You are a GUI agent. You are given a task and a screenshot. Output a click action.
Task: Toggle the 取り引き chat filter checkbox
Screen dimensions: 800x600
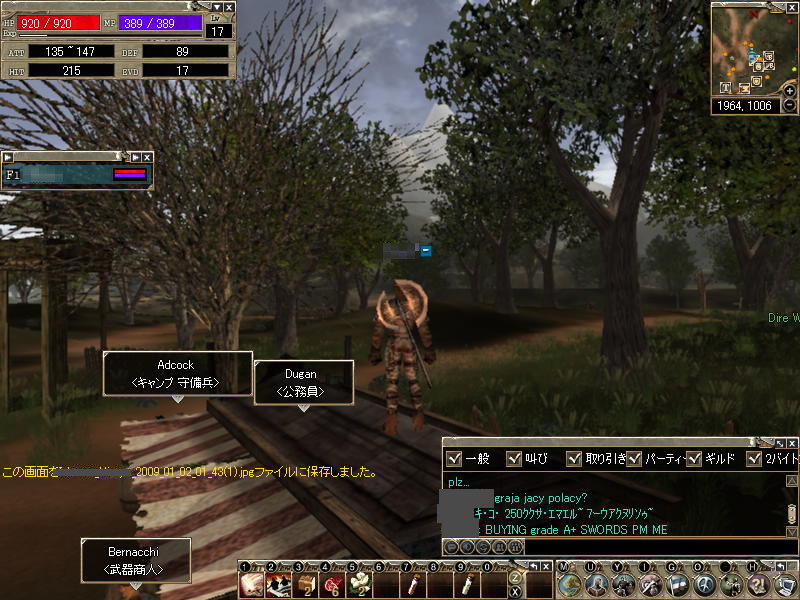click(574, 459)
